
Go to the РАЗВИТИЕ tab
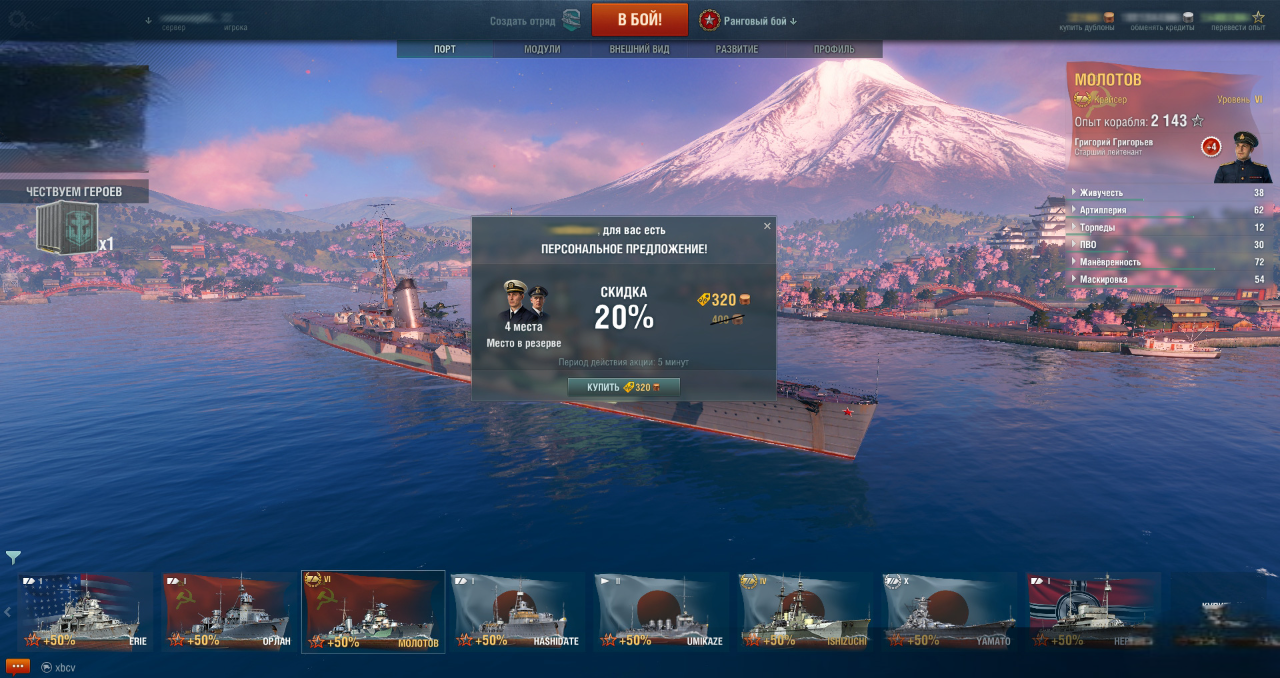(x=737, y=49)
